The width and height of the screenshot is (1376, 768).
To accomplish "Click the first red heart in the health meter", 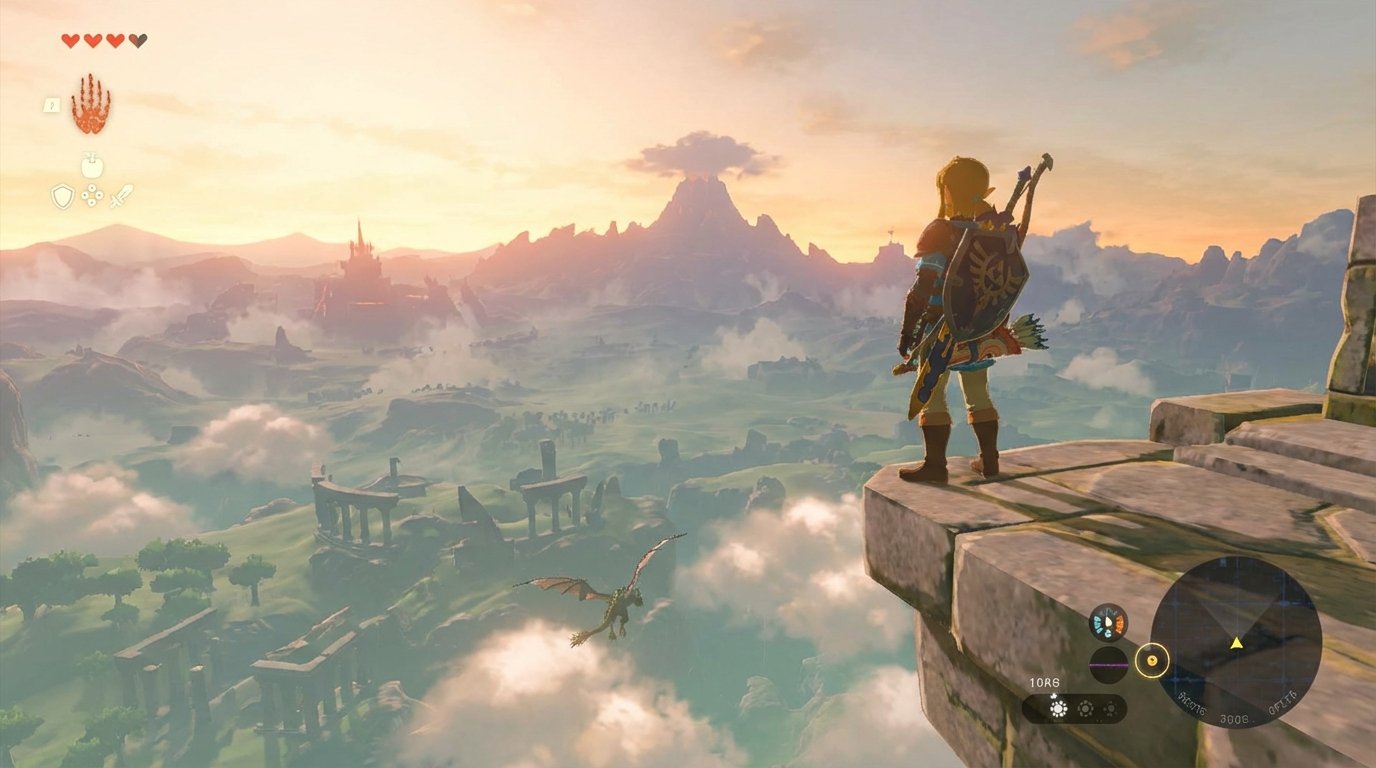I will point(71,39).
